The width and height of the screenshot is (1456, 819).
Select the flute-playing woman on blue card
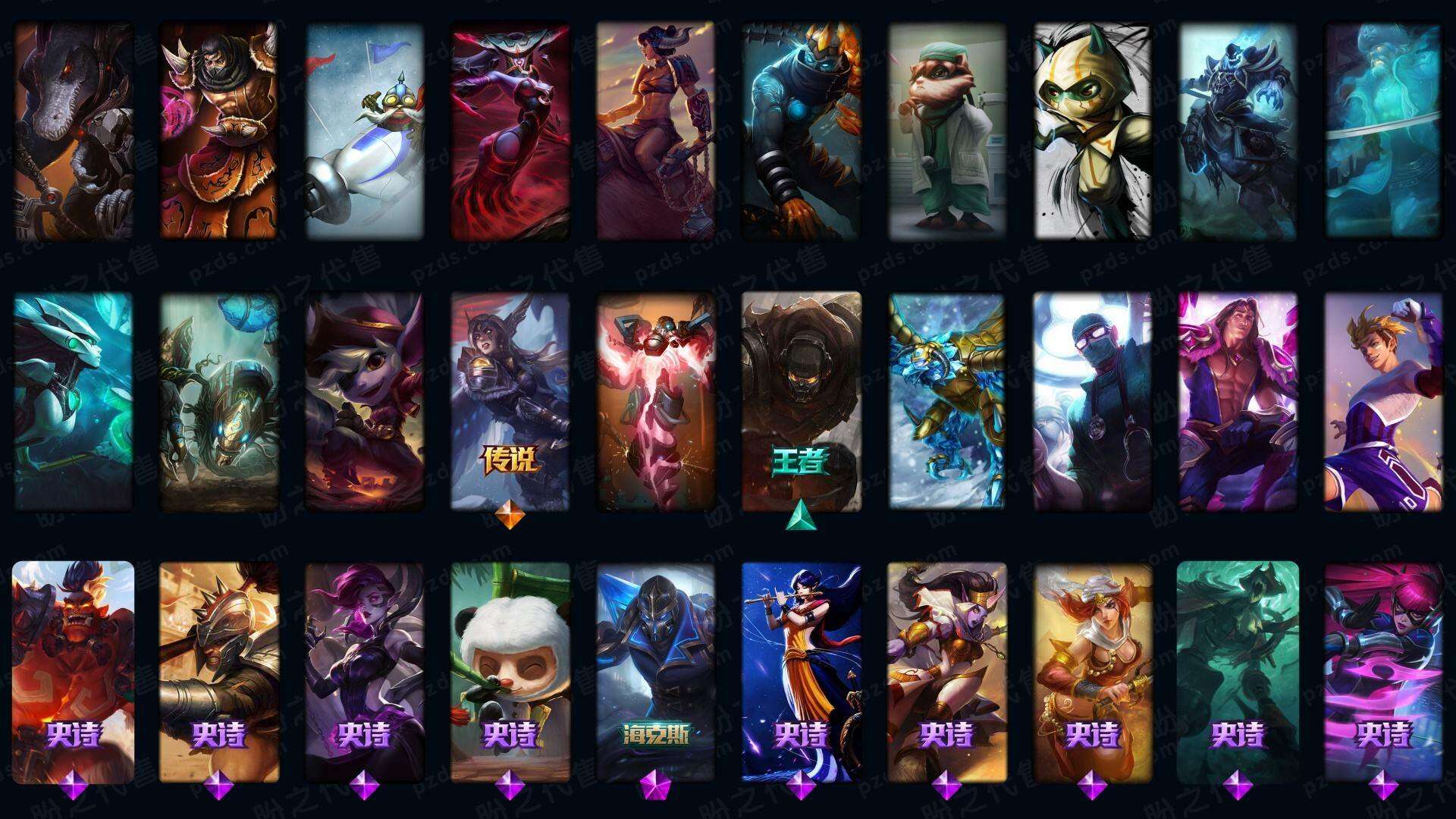click(x=802, y=671)
